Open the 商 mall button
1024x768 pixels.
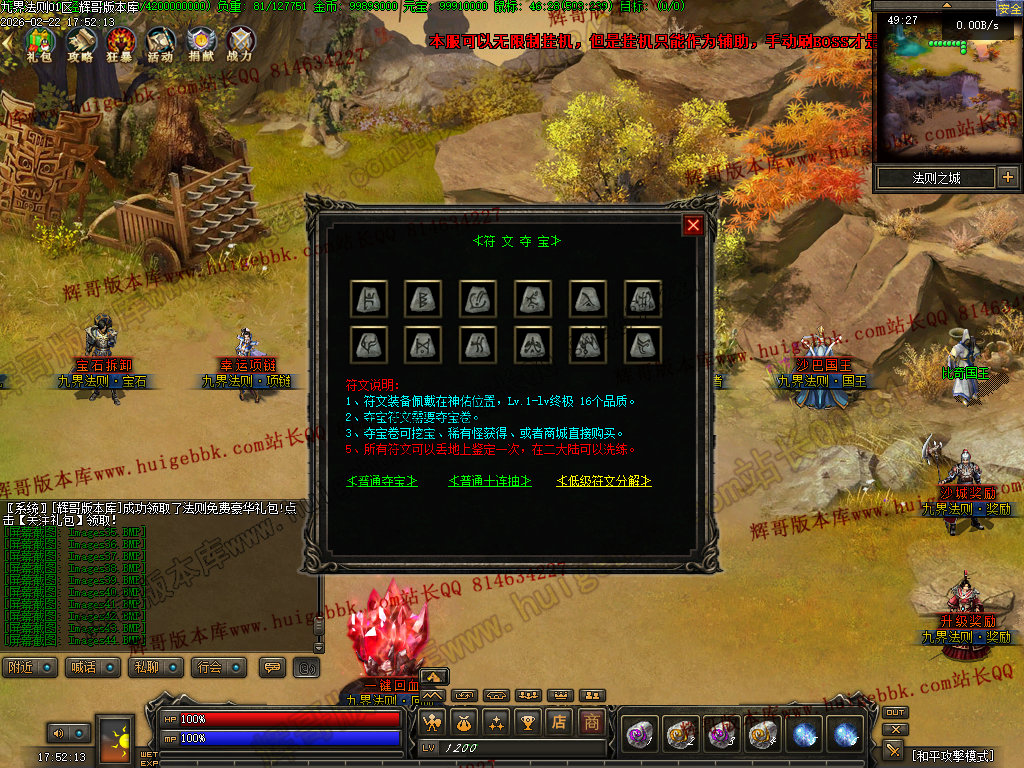pyautogui.click(x=593, y=722)
